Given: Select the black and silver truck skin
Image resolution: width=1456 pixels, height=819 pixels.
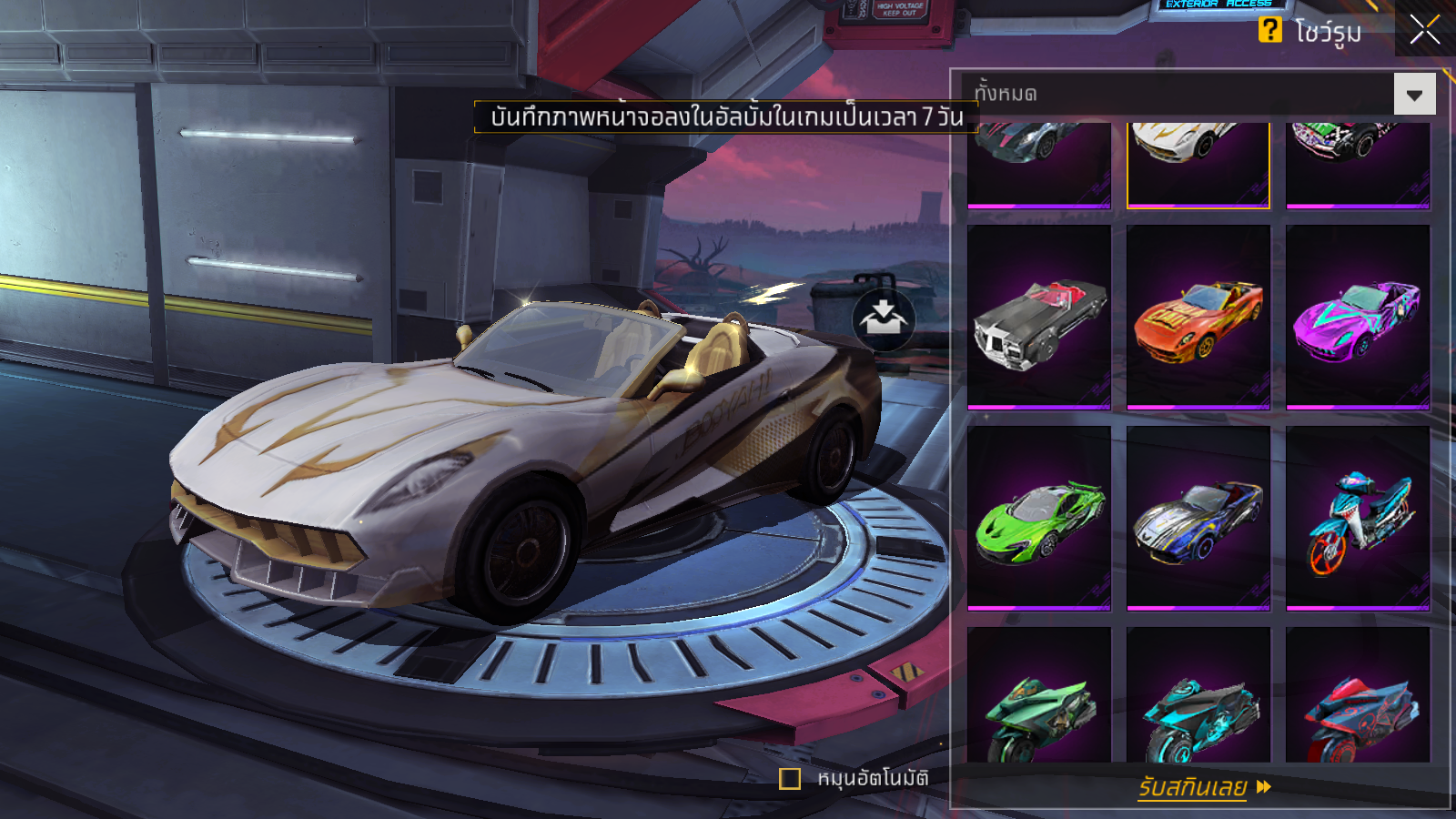Looking at the screenshot, I should coord(1039,317).
